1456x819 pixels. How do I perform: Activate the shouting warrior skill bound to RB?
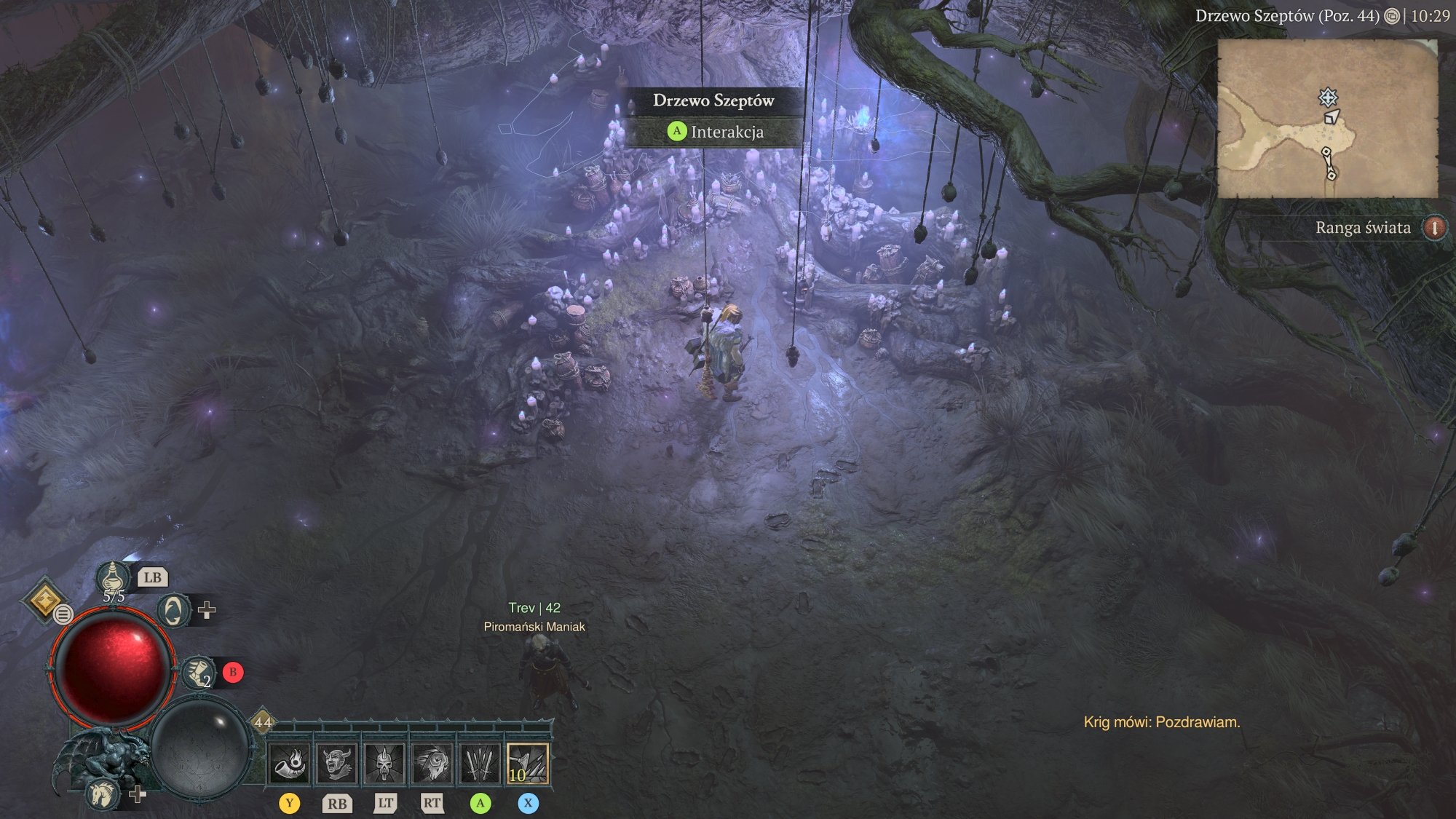(336, 764)
